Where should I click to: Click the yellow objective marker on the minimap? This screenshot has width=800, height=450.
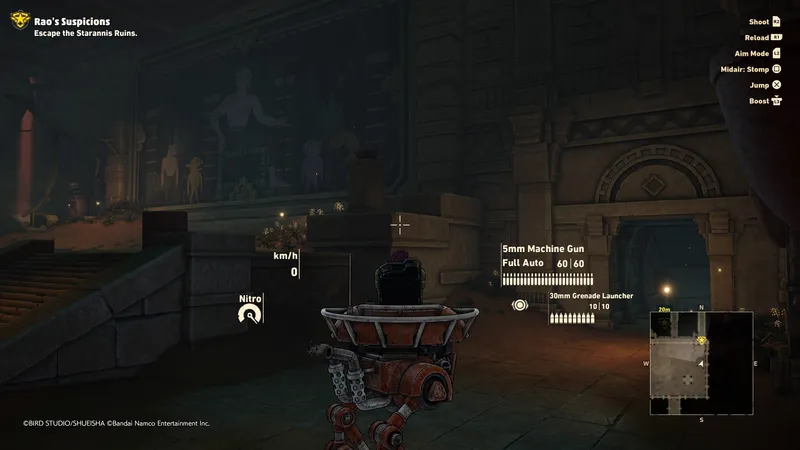[702, 339]
